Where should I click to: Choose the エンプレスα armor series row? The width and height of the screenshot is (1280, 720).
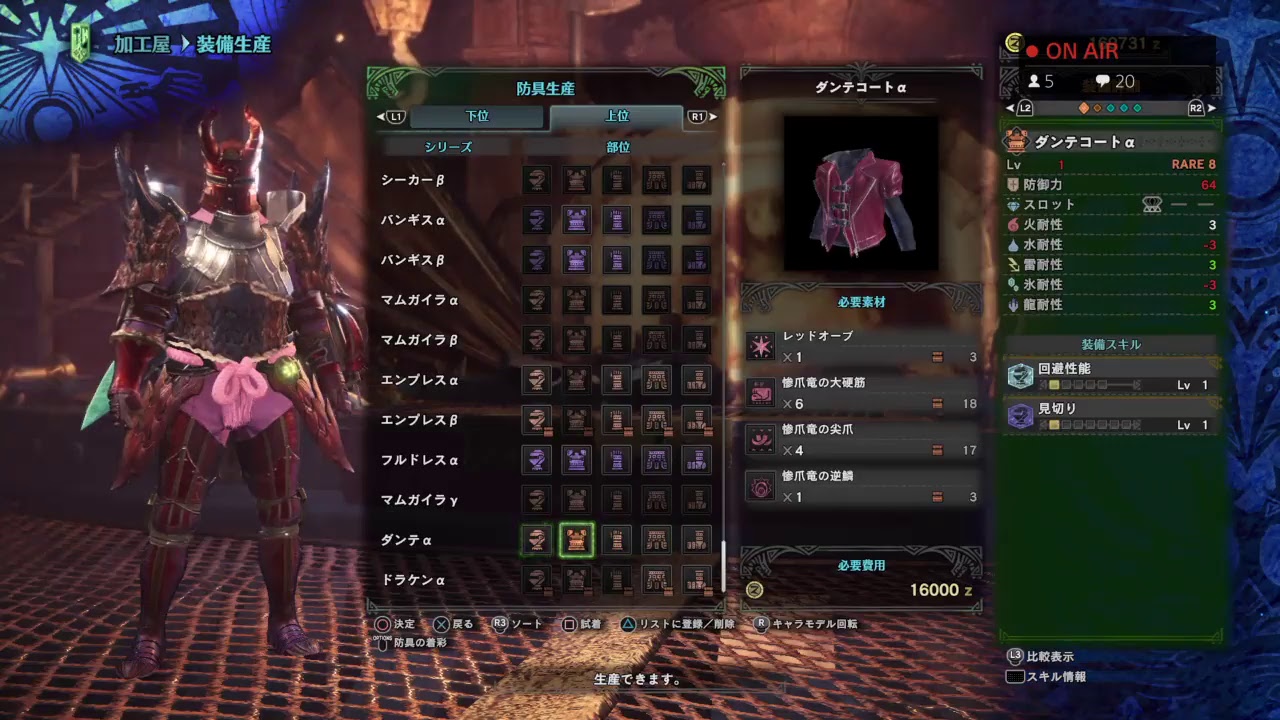(419, 380)
